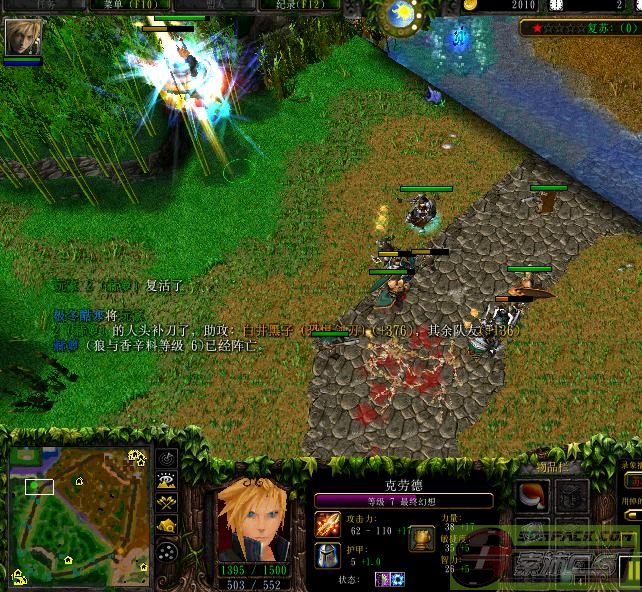Toggle the minimap terrain display button

click(x=167, y=482)
